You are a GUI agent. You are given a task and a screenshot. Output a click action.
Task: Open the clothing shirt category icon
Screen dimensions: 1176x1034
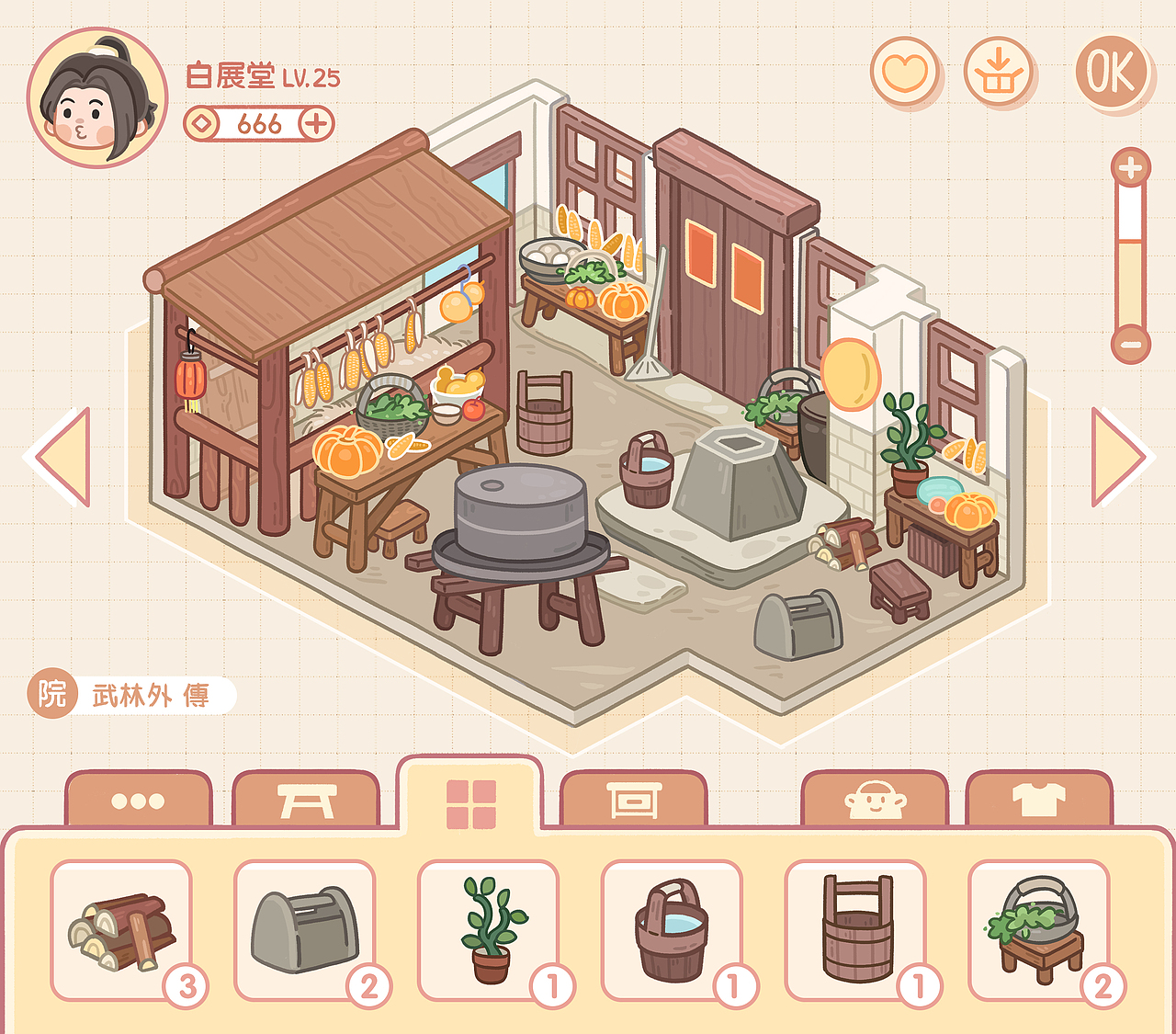pos(1038,799)
